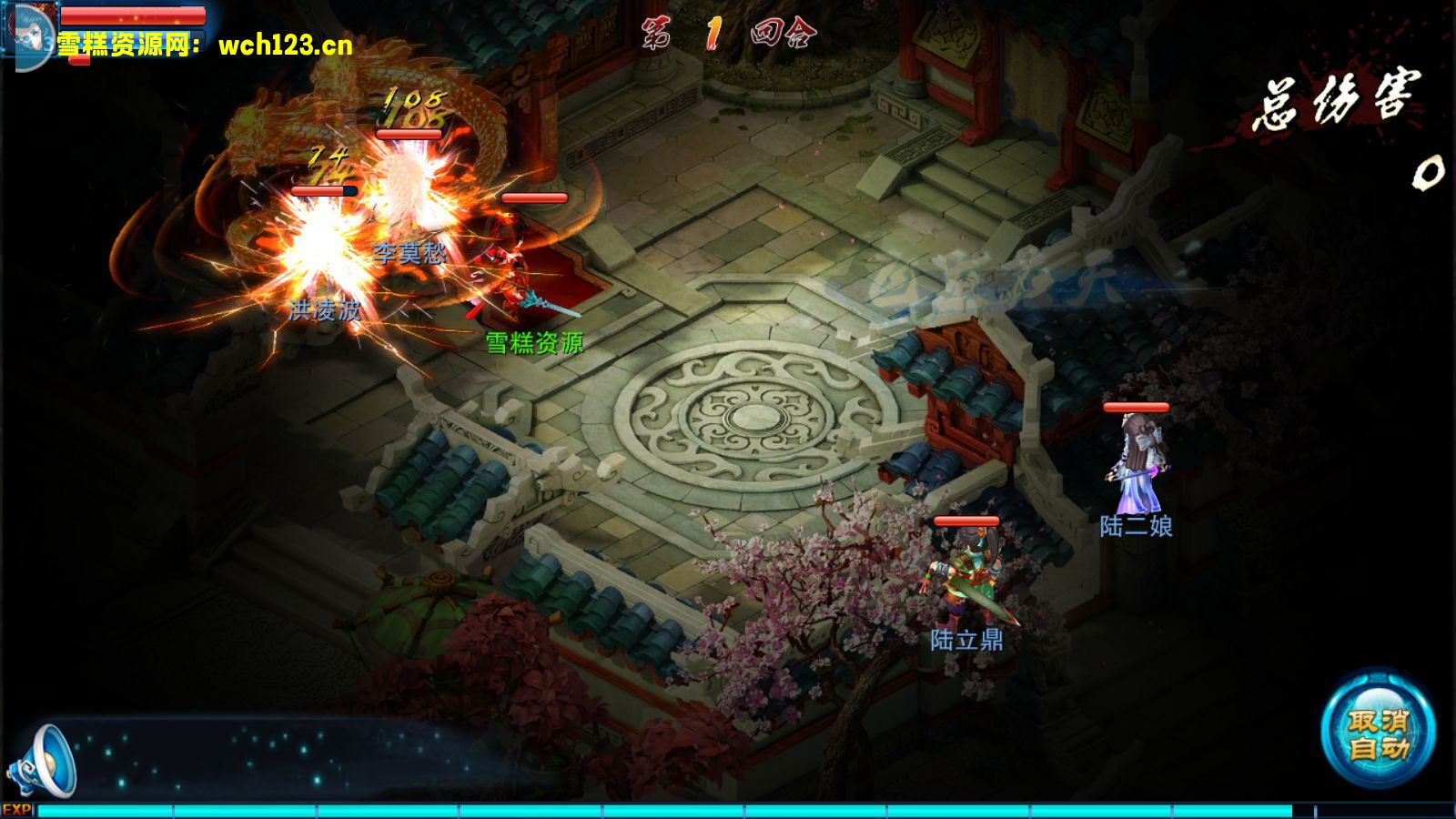Click the 取消自动 cancel auto-battle button
This screenshot has width=1456, height=819.
(1378, 733)
